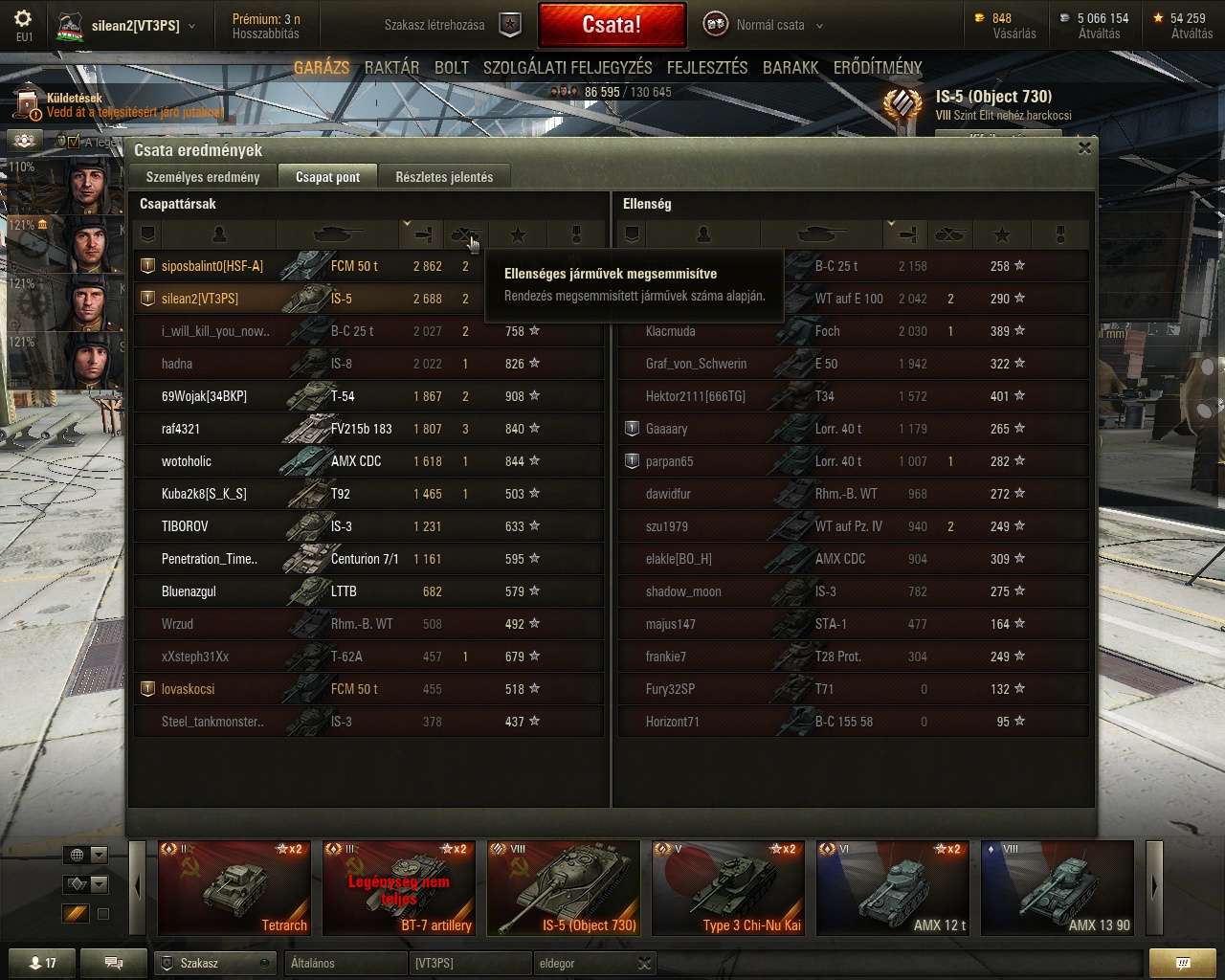Open the RAKTÁR depot menu

coord(391,68)
